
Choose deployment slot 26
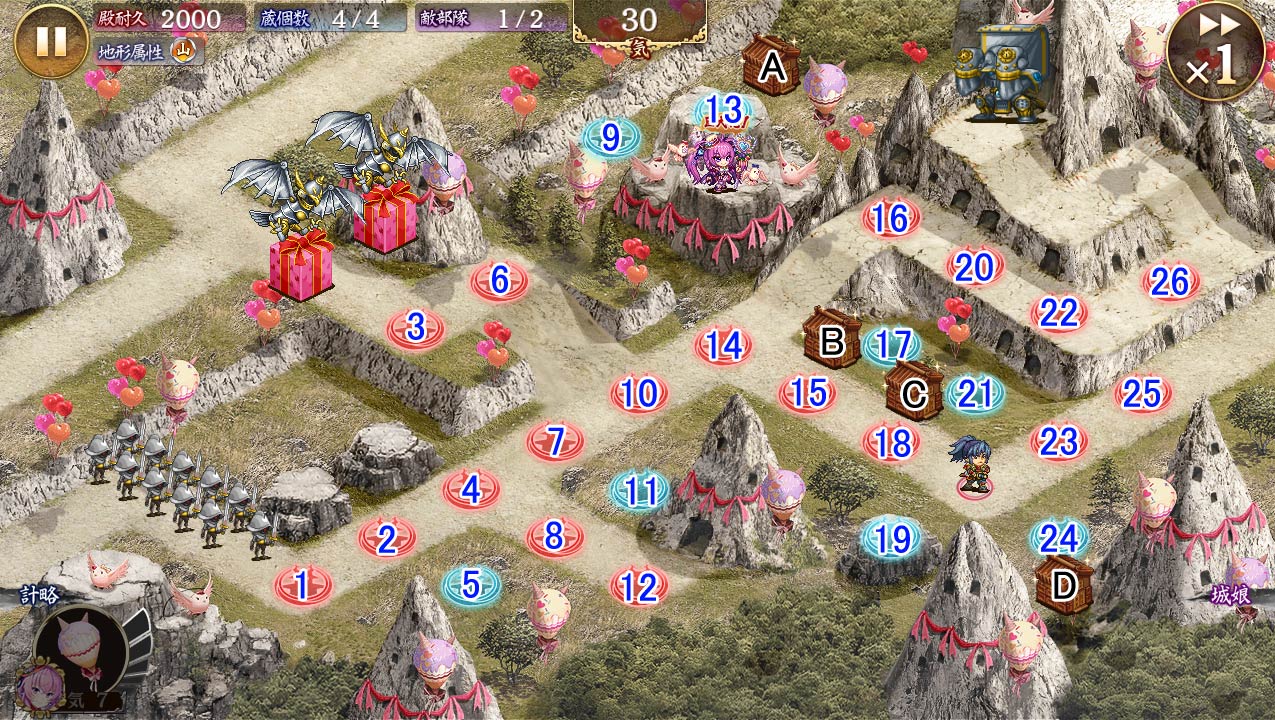point(1170,283)
